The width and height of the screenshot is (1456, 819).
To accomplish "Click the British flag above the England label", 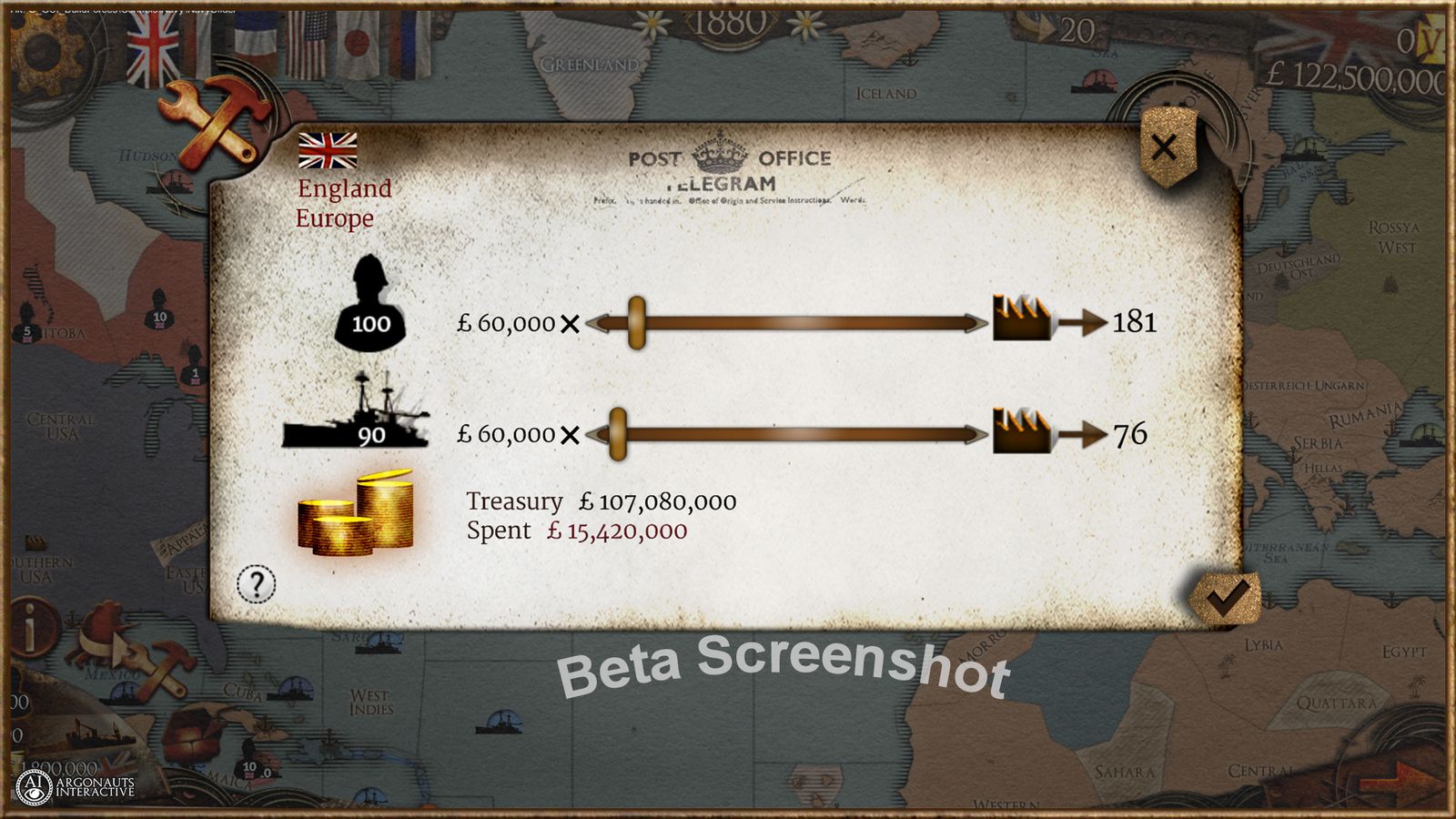I will 327,148.
